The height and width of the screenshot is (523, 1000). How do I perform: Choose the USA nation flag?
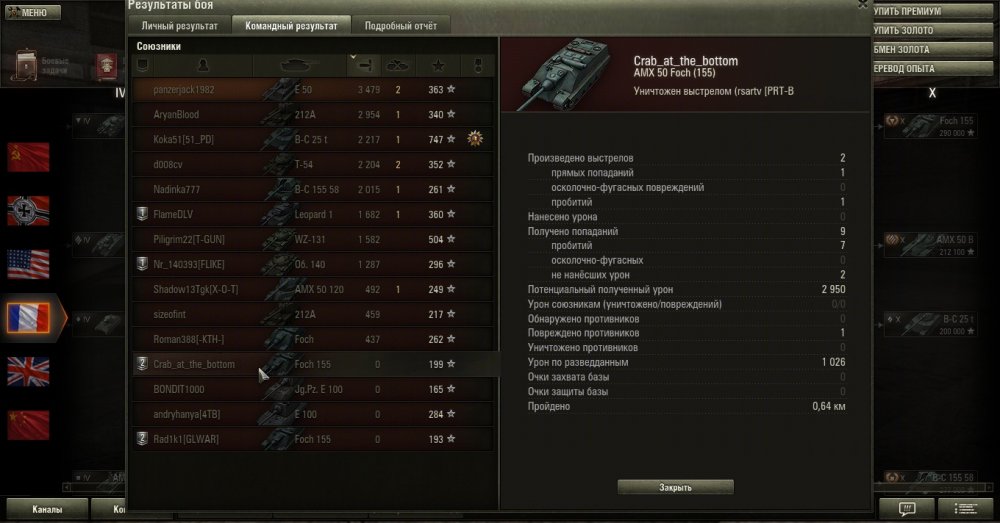(x=28, y=264)
